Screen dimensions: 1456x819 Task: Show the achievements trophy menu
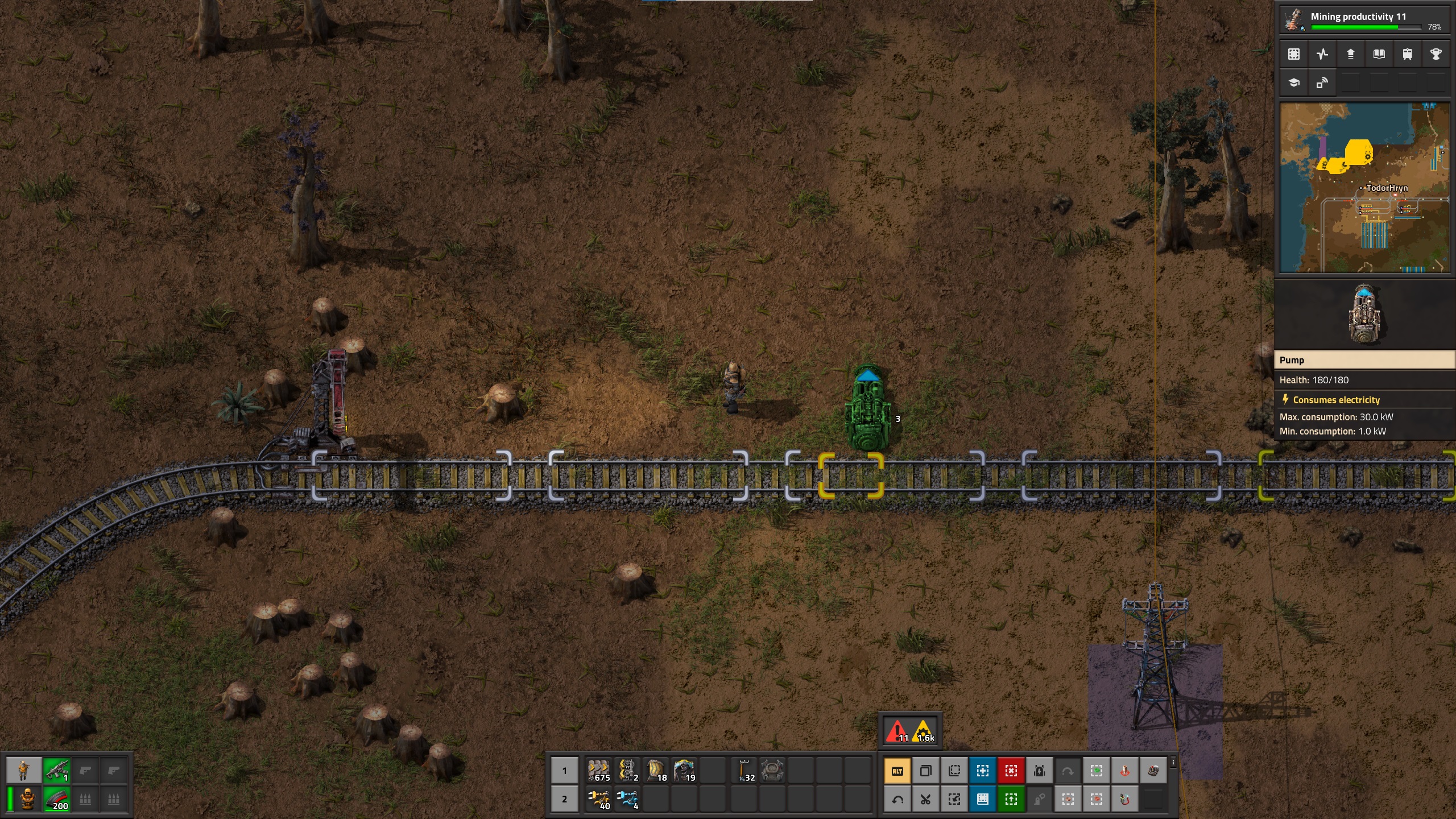click(1436, 54)
